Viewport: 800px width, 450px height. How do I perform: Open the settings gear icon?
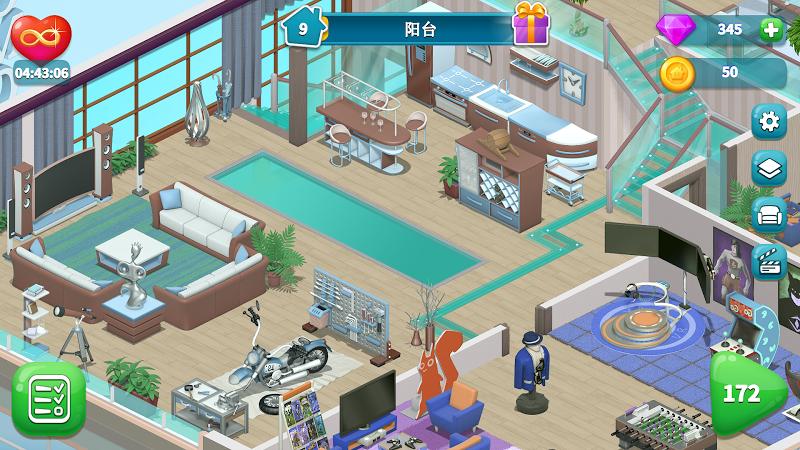tap(769, 122)
